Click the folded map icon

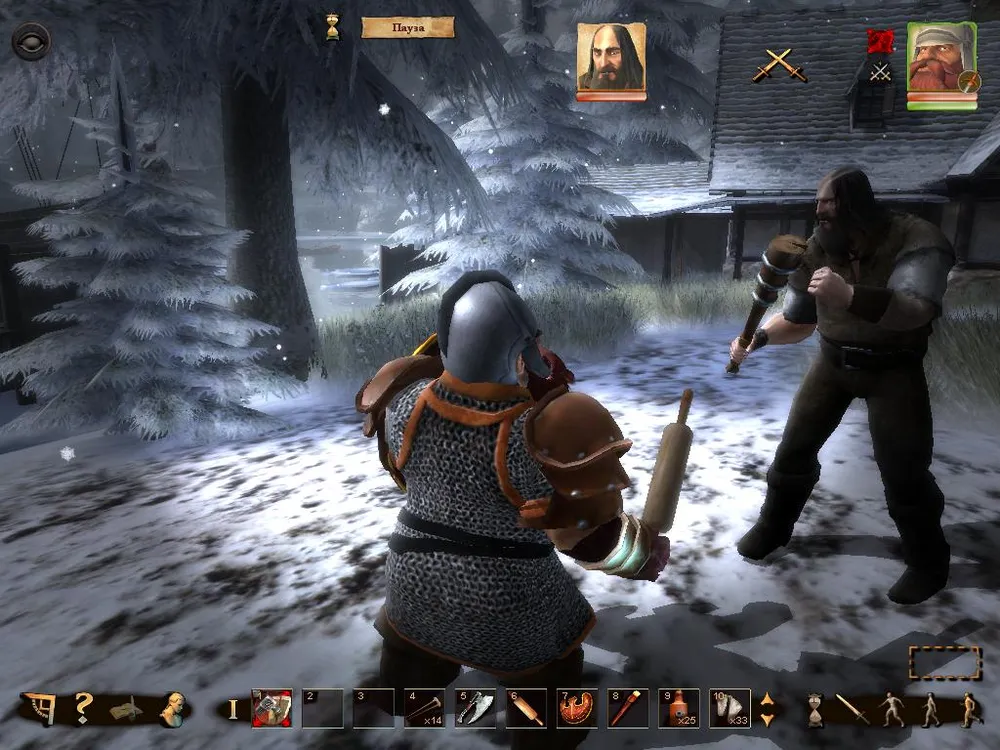127,710
